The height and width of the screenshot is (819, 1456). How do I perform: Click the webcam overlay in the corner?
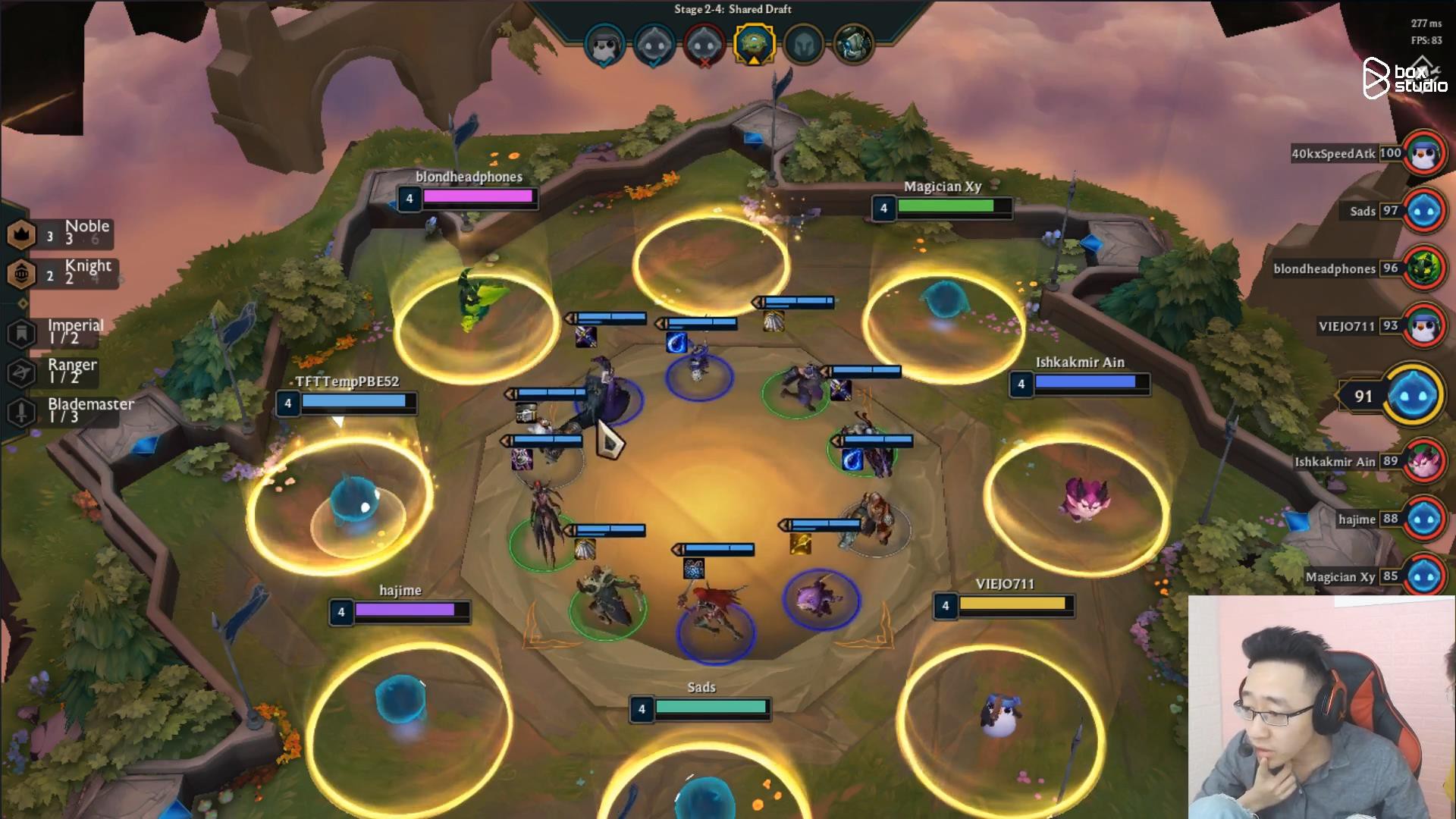(1319, 705)
